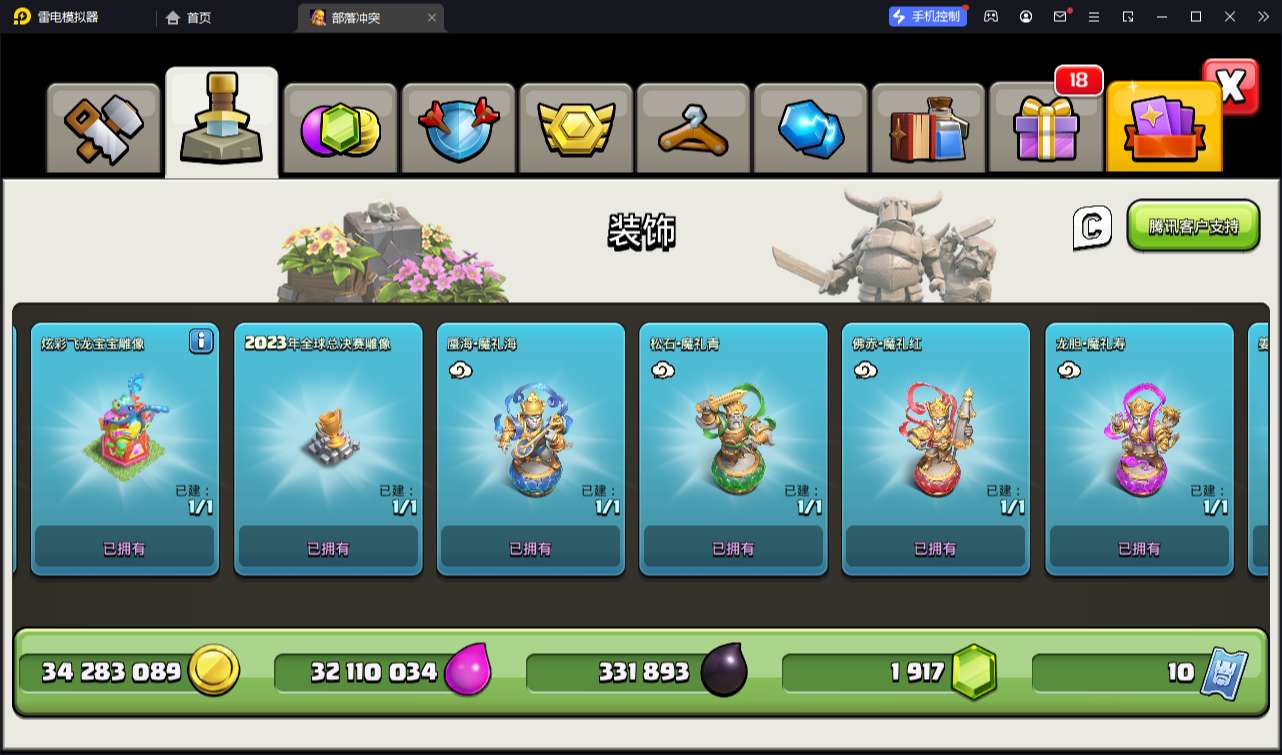Maximize the emulator window

tap(1196, 17)
